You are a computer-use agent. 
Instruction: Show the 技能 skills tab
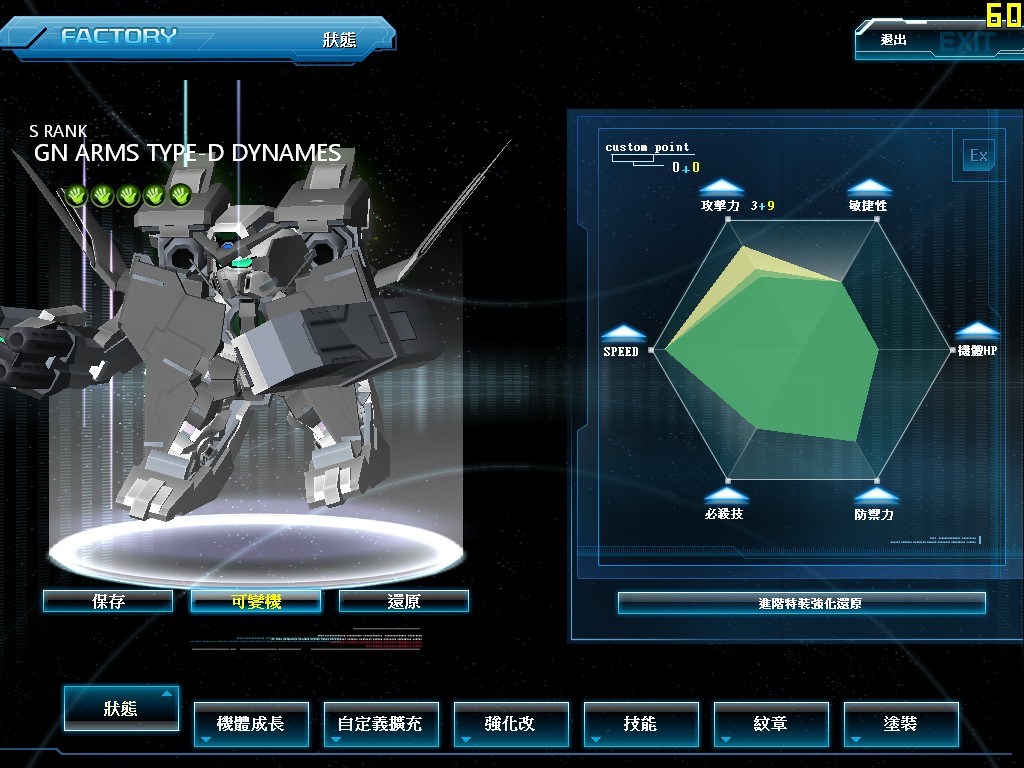pyautogui.click(x=641, y=723)
